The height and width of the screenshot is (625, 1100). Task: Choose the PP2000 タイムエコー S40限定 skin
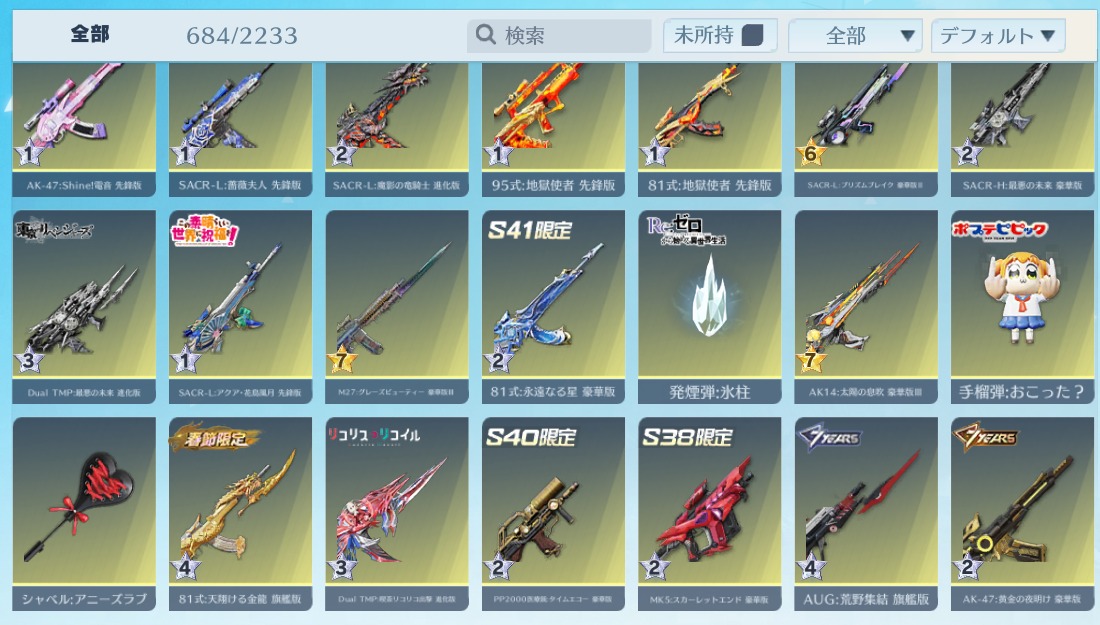(x=553, y=512)
